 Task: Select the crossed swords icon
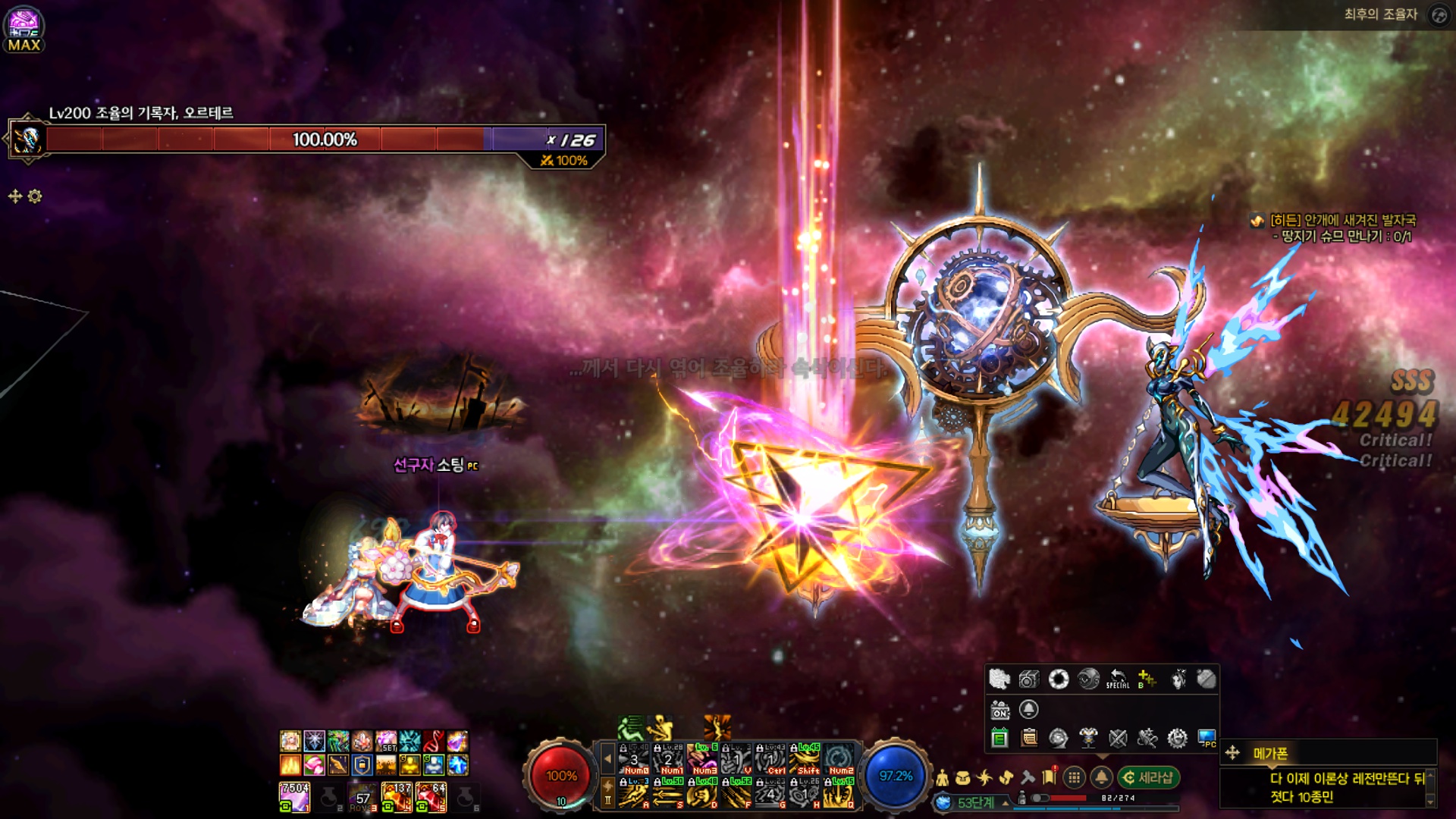1118,737
